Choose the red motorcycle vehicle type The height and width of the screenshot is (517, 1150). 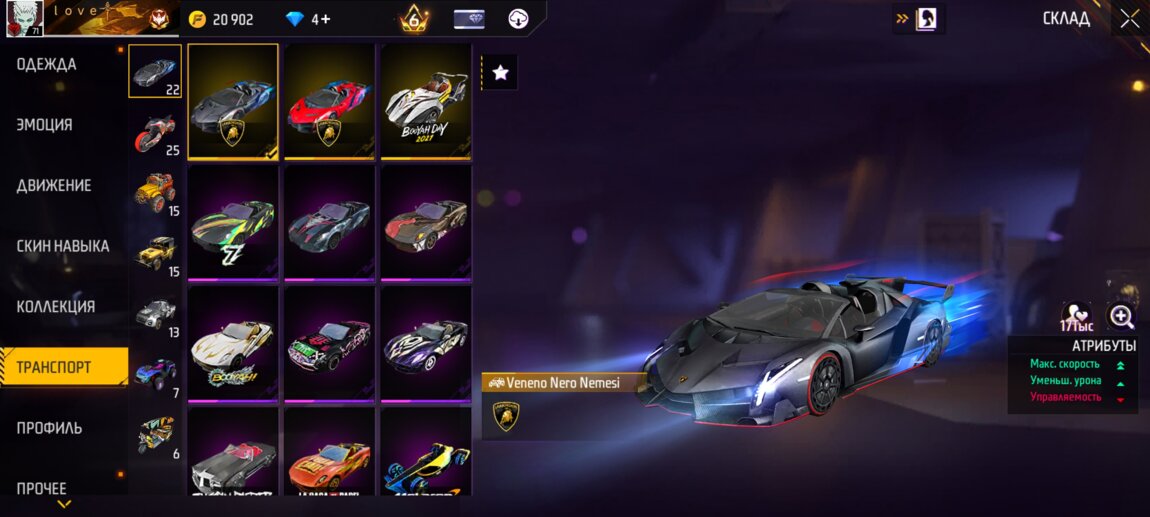(x=155, y=133)
